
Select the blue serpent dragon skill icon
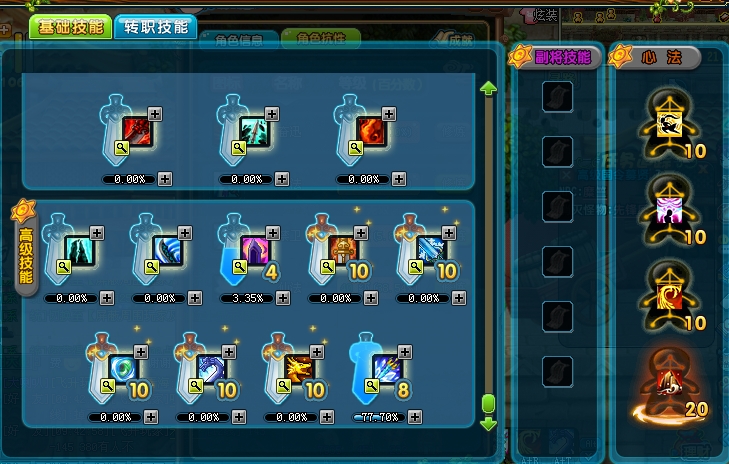click(208, 368)
